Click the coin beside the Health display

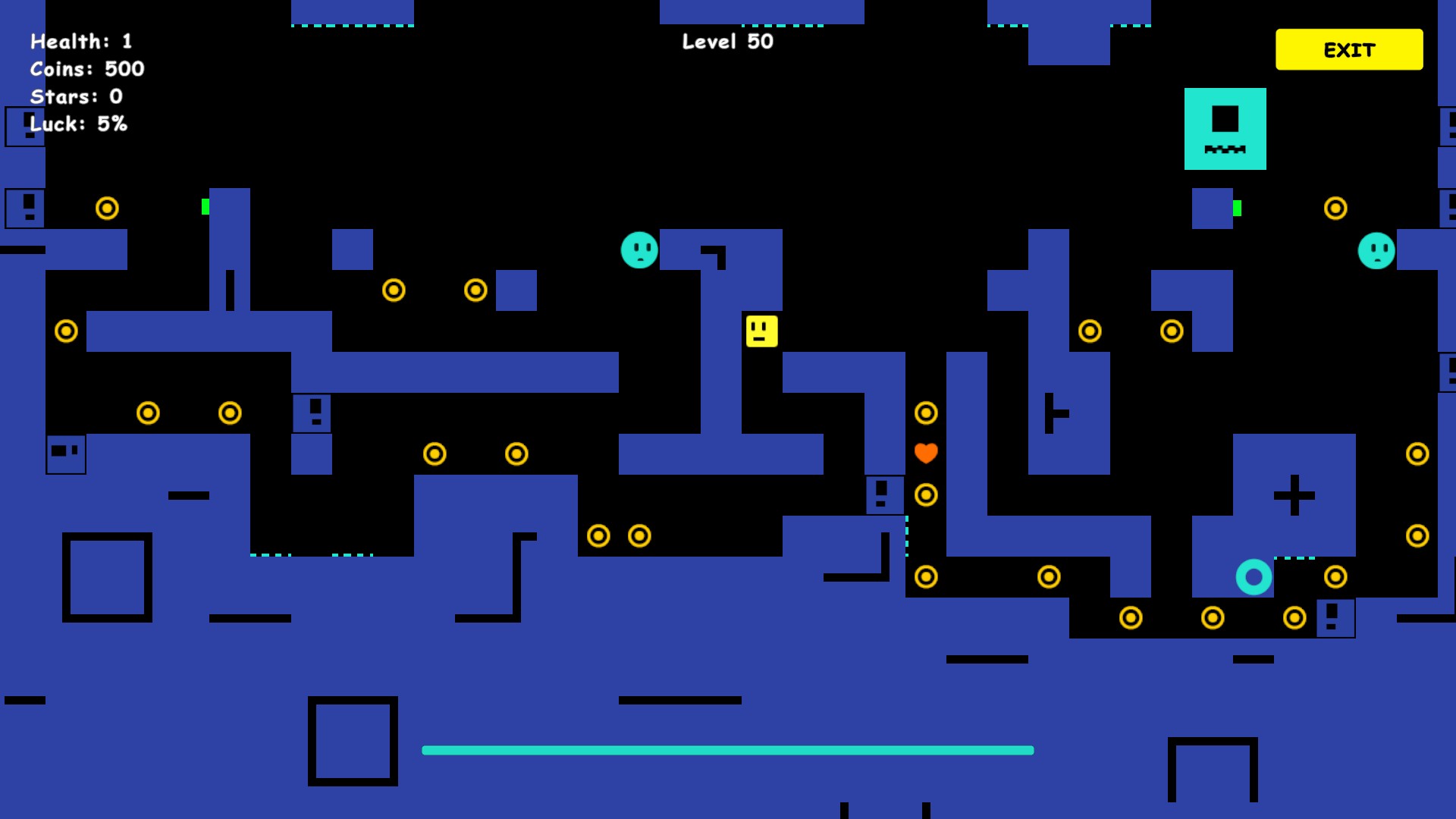107,209
